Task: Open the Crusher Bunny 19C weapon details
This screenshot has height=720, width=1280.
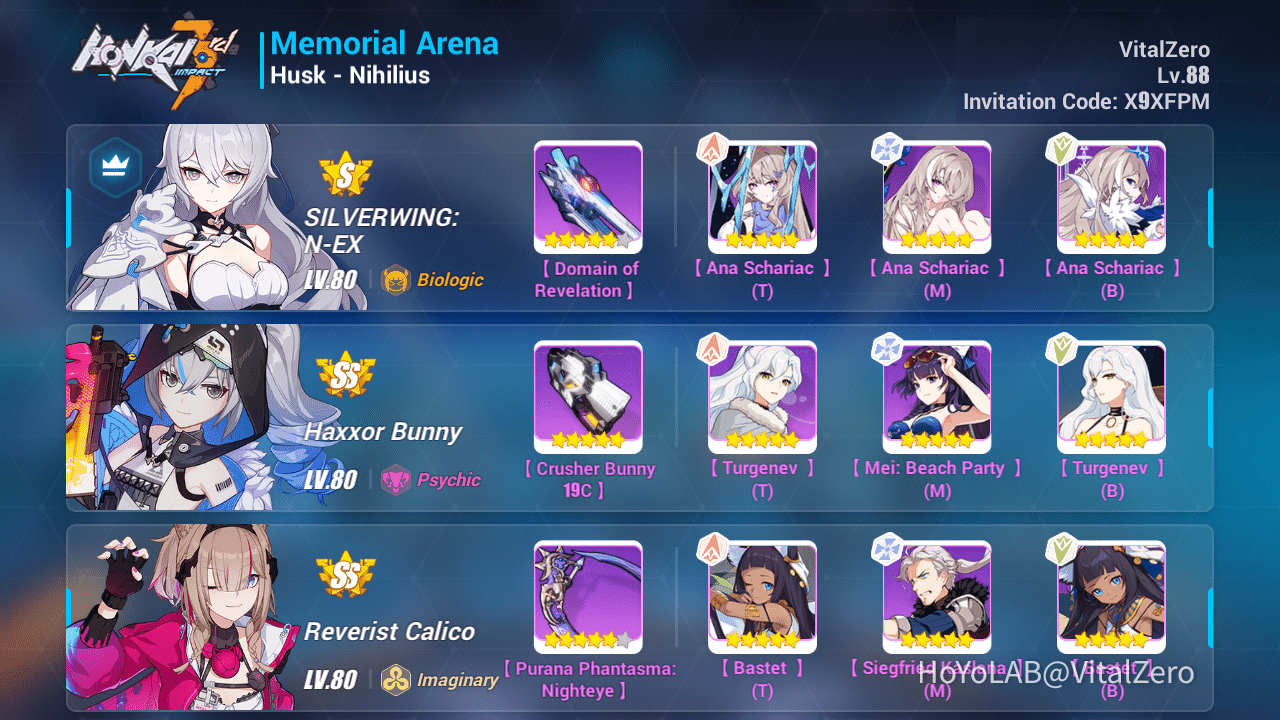Action: pyautogui.click(x=588, y=397)
